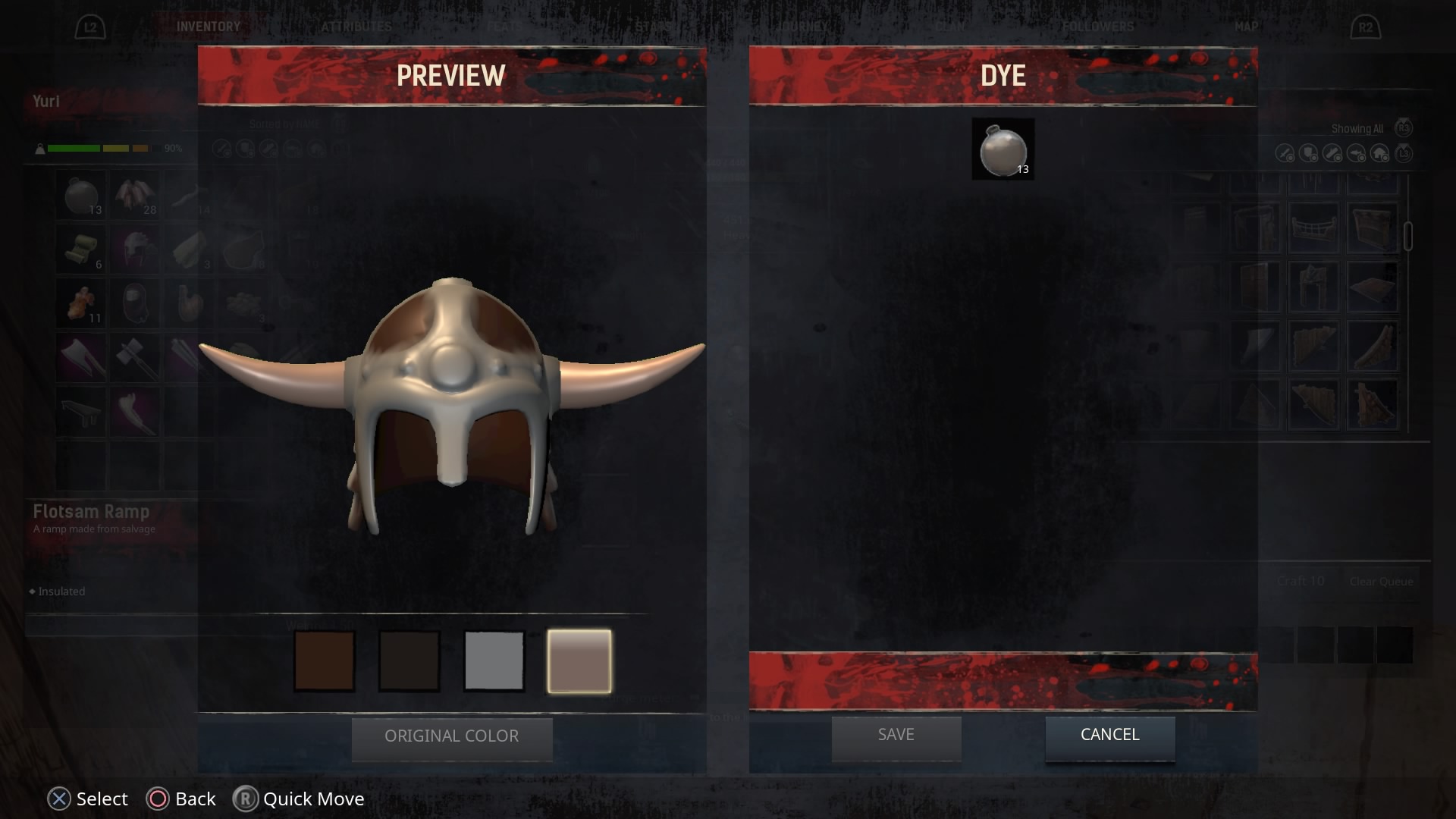Click the food filter icon
Viewport: 1456px width, 819px height.
tap(1355, 153)
